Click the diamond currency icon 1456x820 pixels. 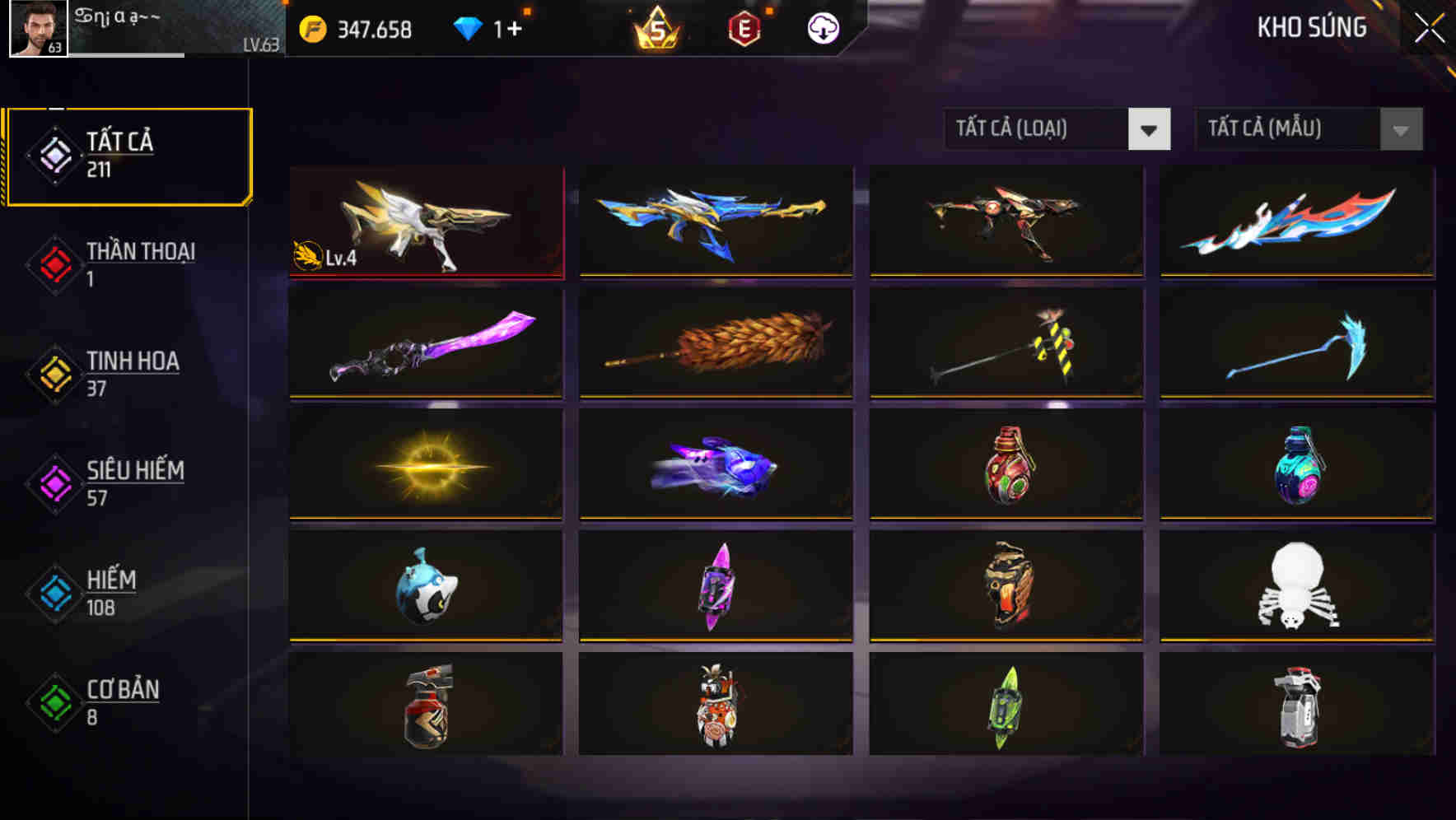click(x=468, y=27)
